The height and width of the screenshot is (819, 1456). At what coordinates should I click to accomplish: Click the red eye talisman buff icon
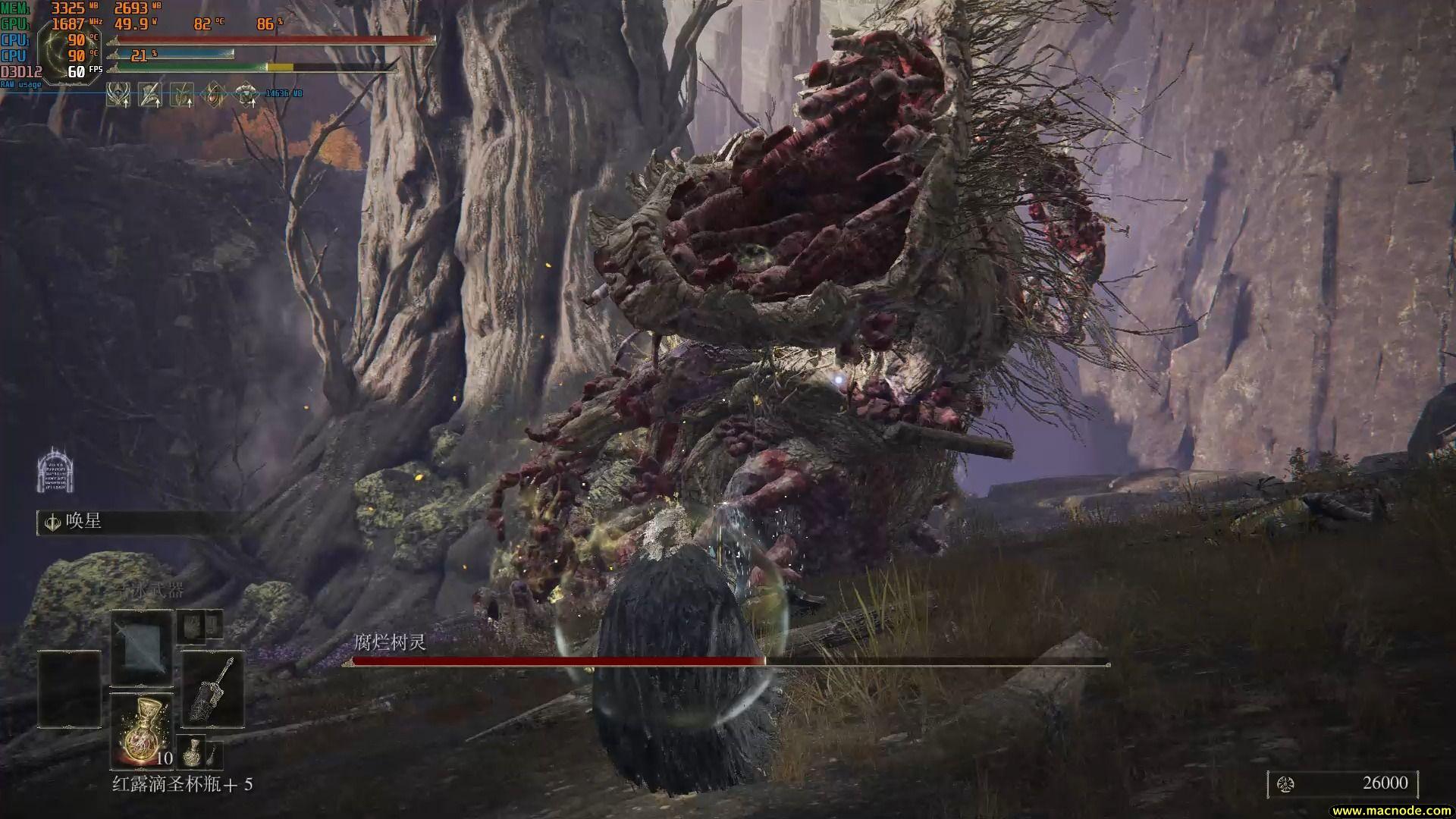click(x=215, y=95)
